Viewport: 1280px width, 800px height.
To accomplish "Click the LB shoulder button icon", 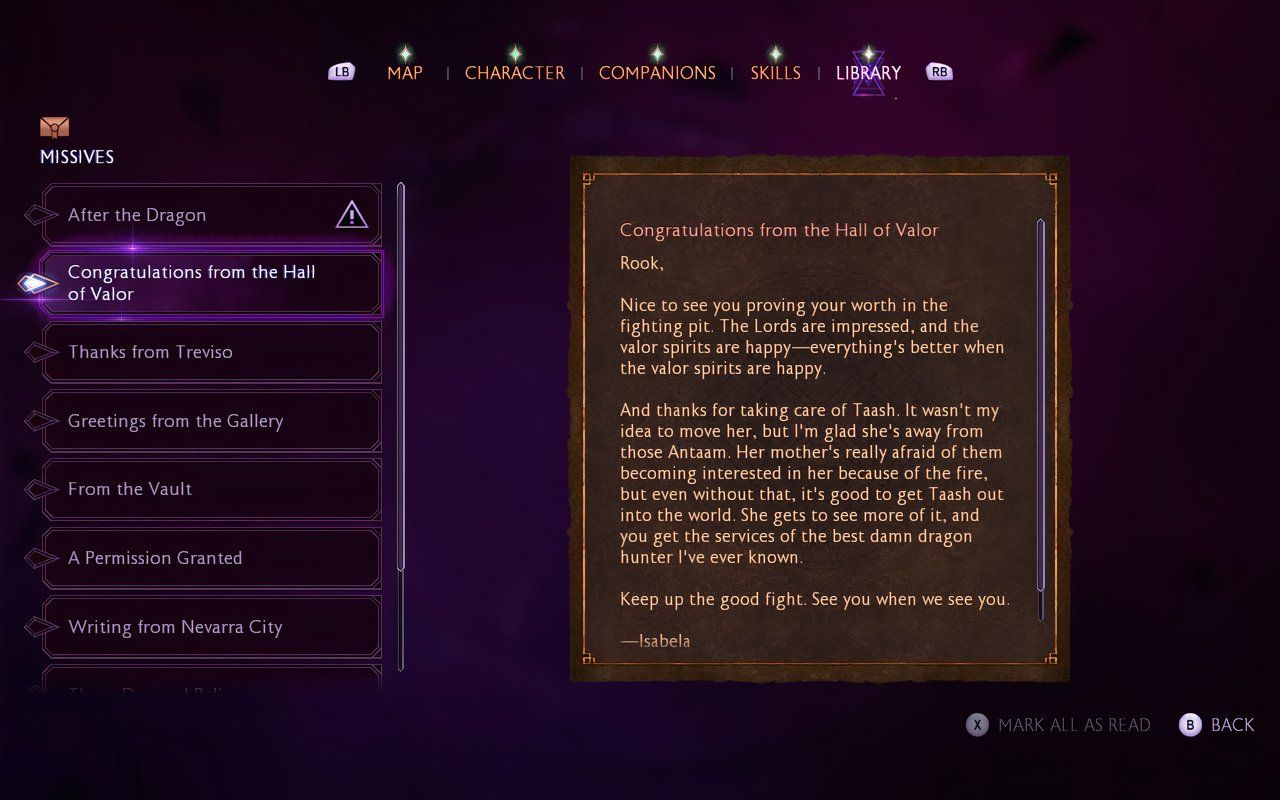I will [x=341, y=71].
